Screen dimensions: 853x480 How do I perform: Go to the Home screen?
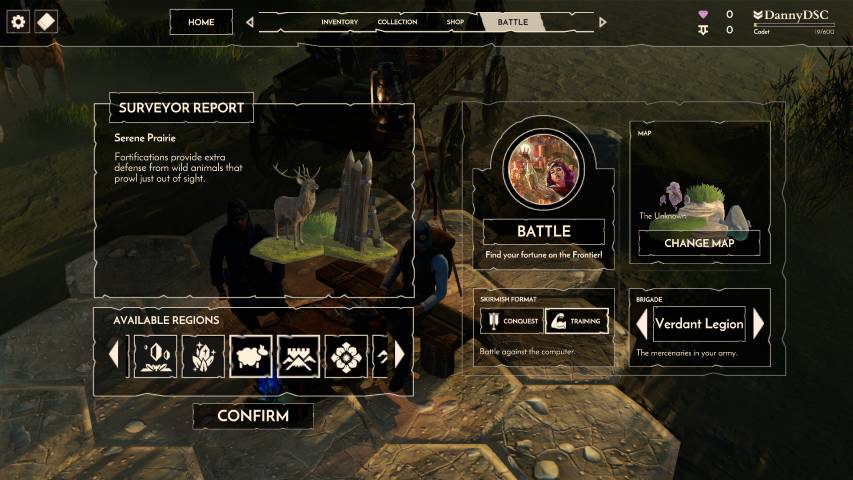pos(201,22)
